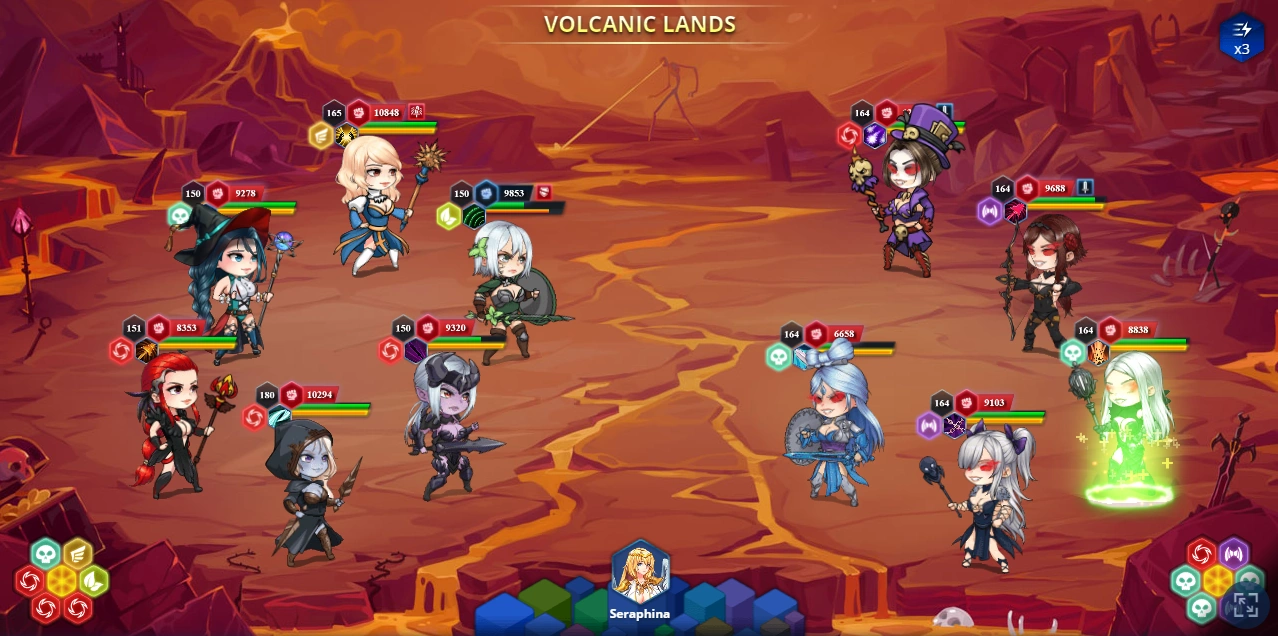The image size is (1278, 636).
Task: Select the Seraphina hero portrait
Action: point(640,573)
